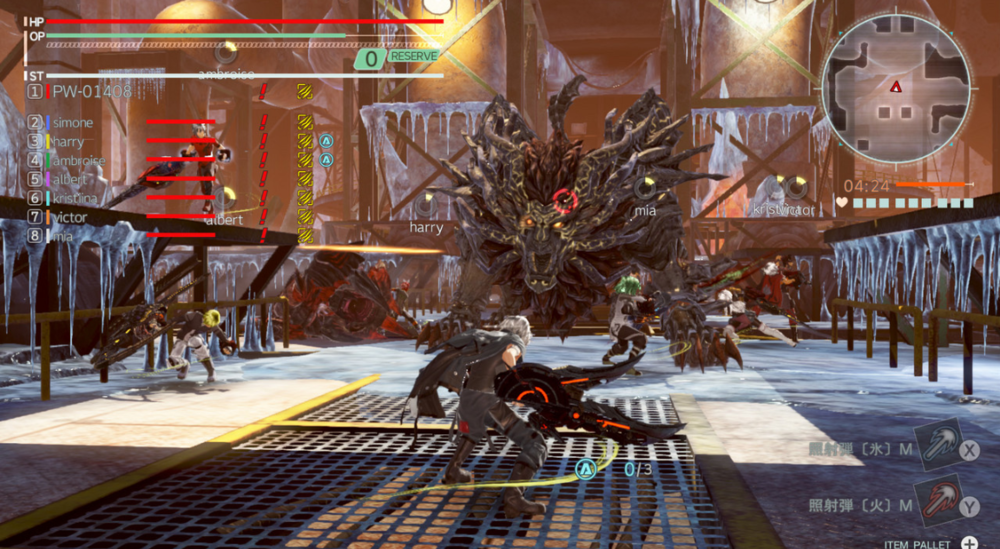Select the ice radial bullet icon
1000x549 pixels.
(939, 447)
